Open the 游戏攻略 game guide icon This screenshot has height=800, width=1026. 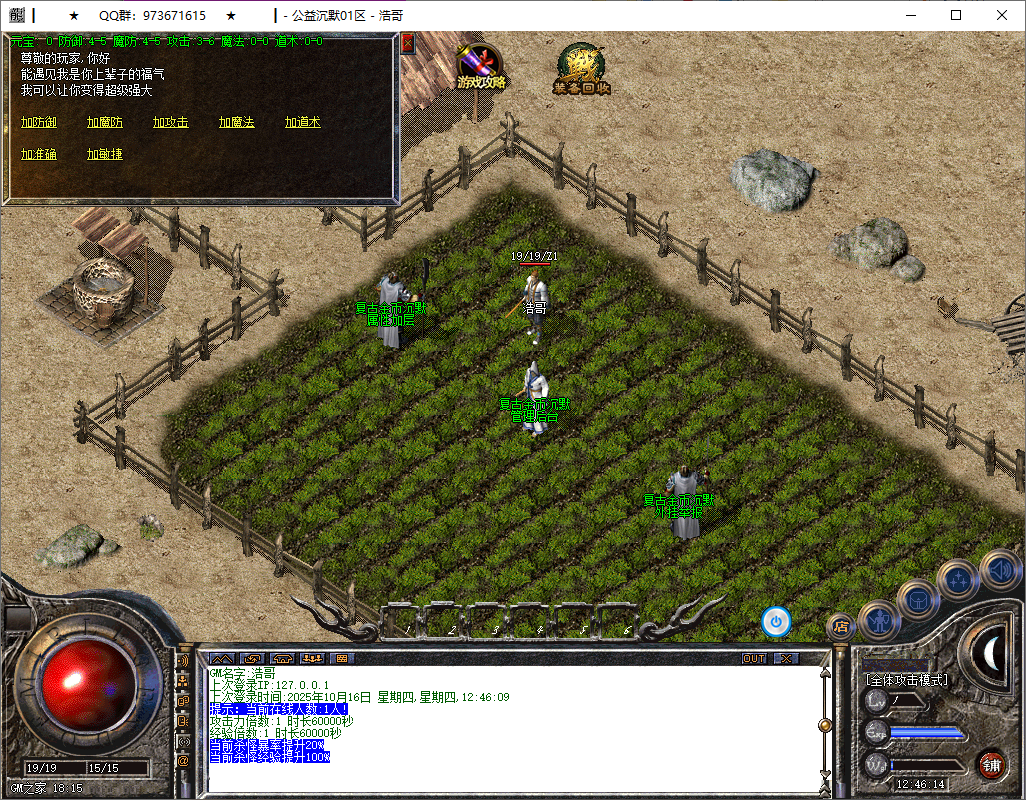481,67
